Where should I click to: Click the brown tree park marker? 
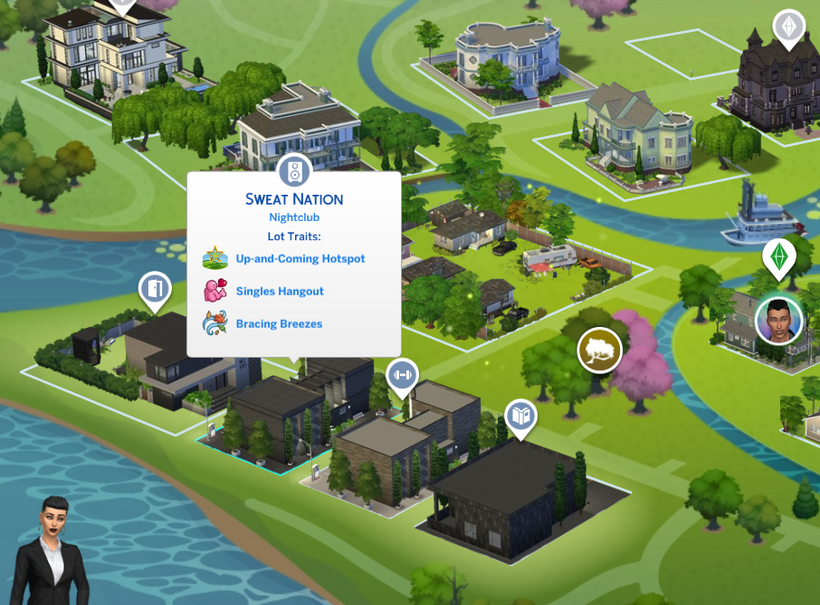pos(599,350)
